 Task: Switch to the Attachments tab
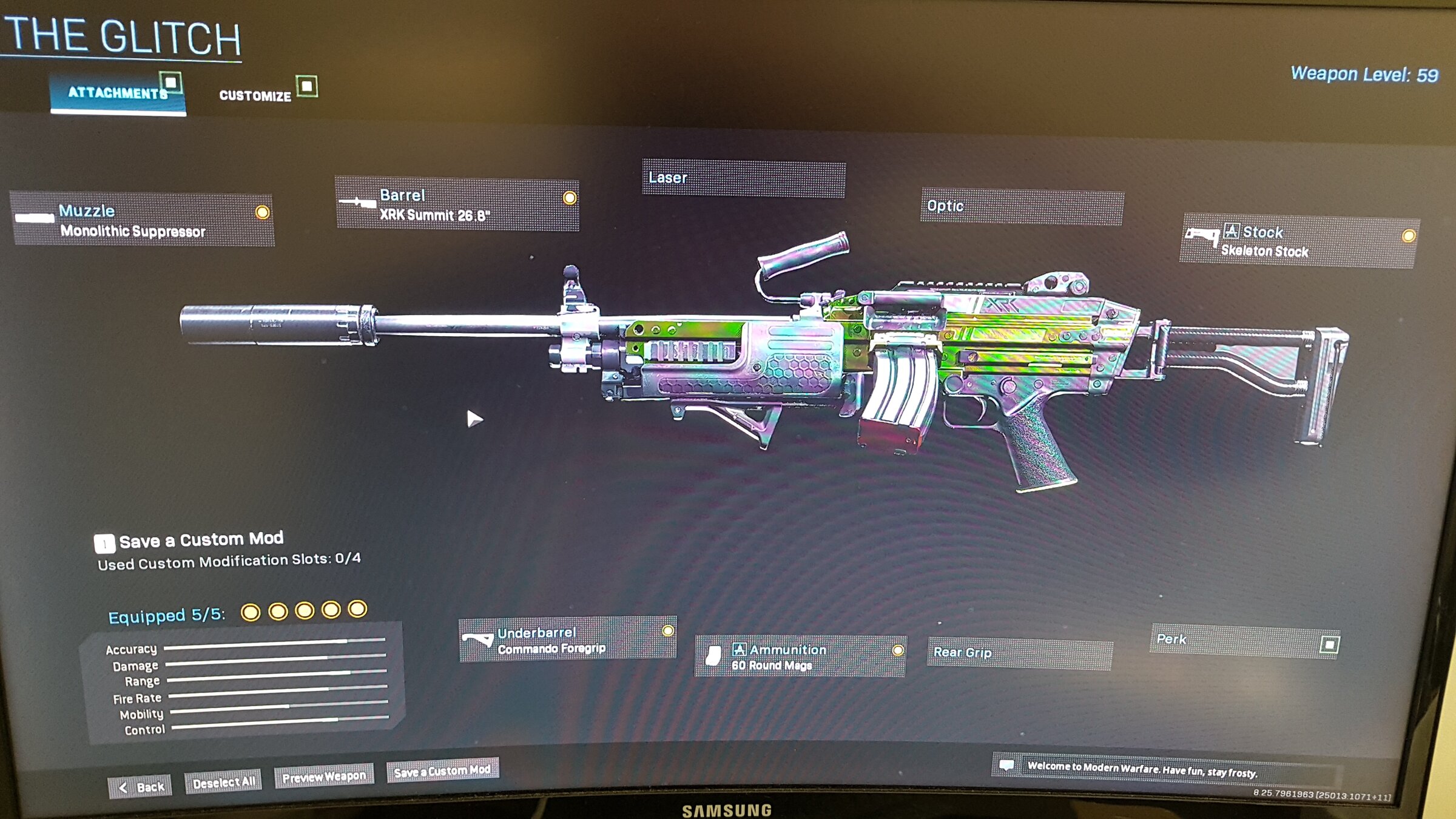pyautogui.click(x=117, y=93)
